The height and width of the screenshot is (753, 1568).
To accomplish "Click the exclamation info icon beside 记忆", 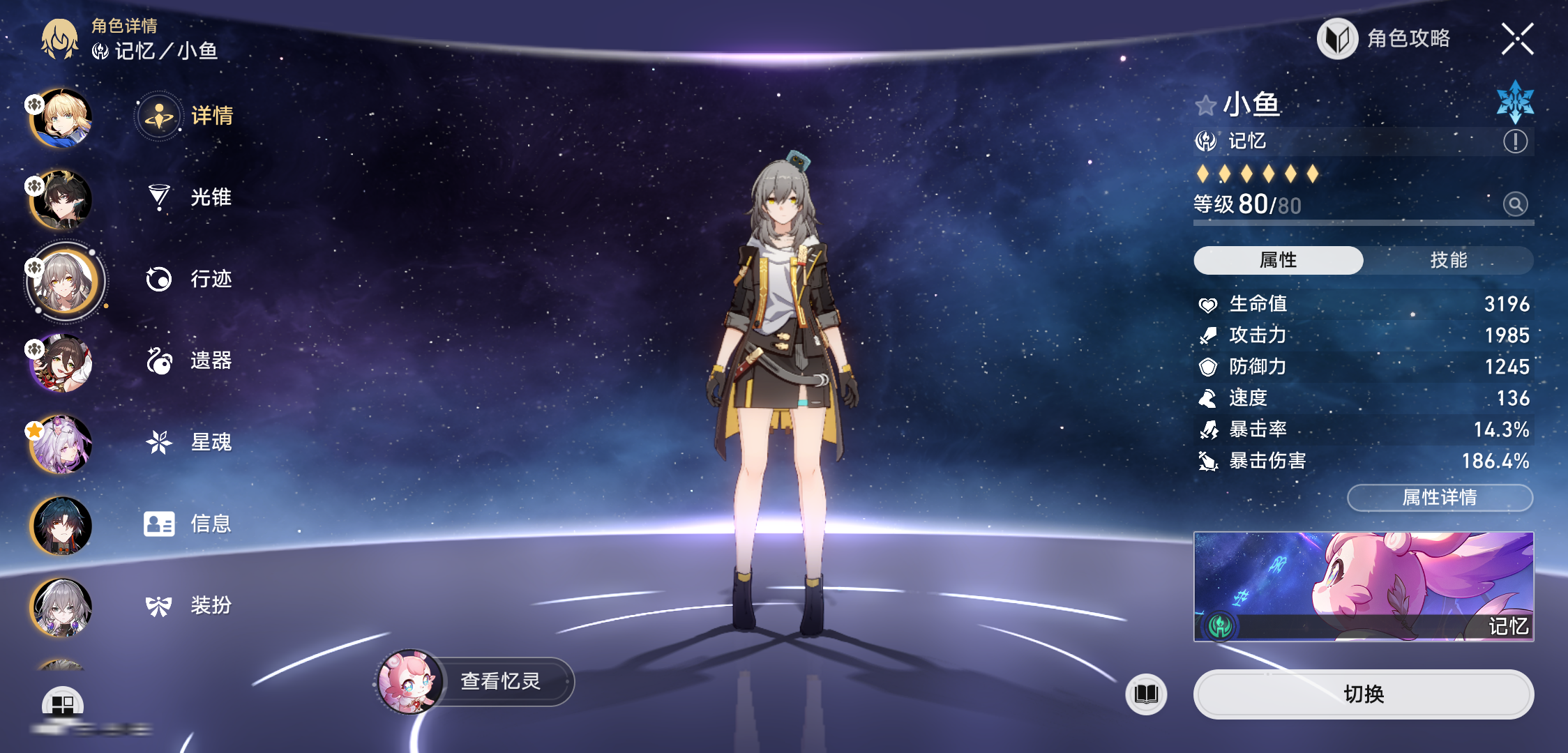I will pos(1515,142).
